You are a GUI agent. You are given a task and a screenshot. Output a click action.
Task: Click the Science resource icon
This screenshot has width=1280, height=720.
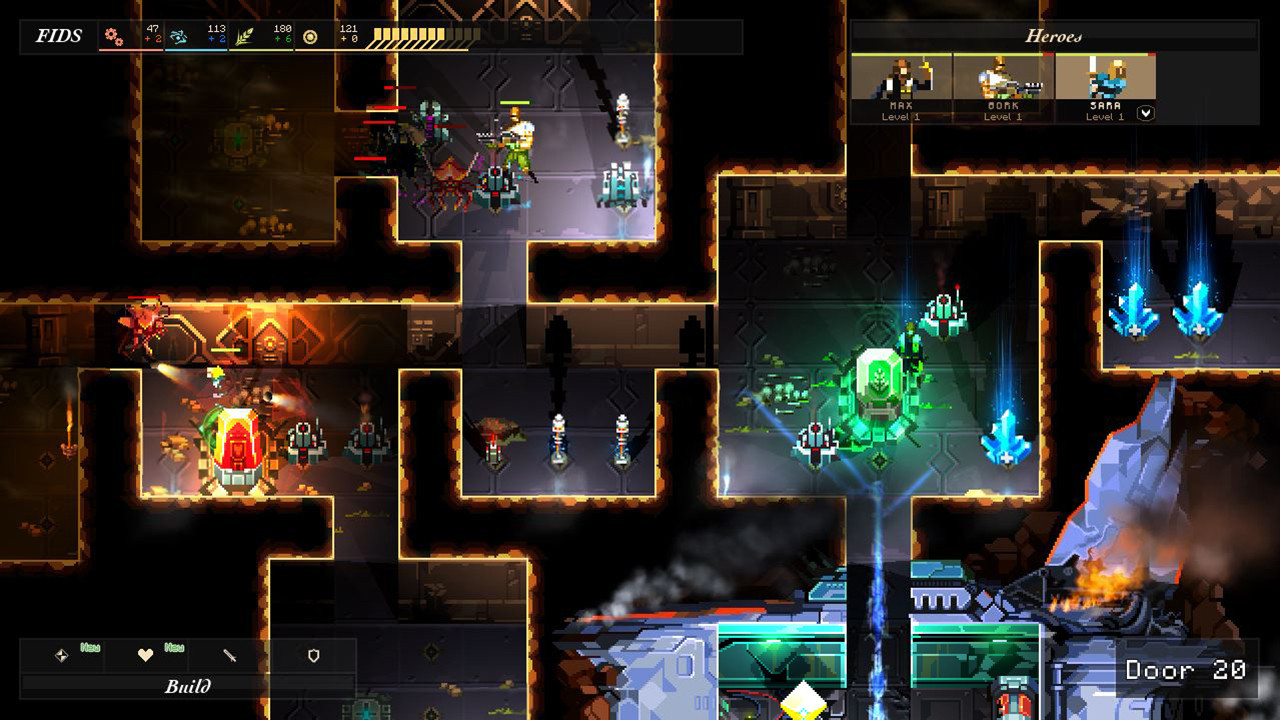tap(178, 38)
